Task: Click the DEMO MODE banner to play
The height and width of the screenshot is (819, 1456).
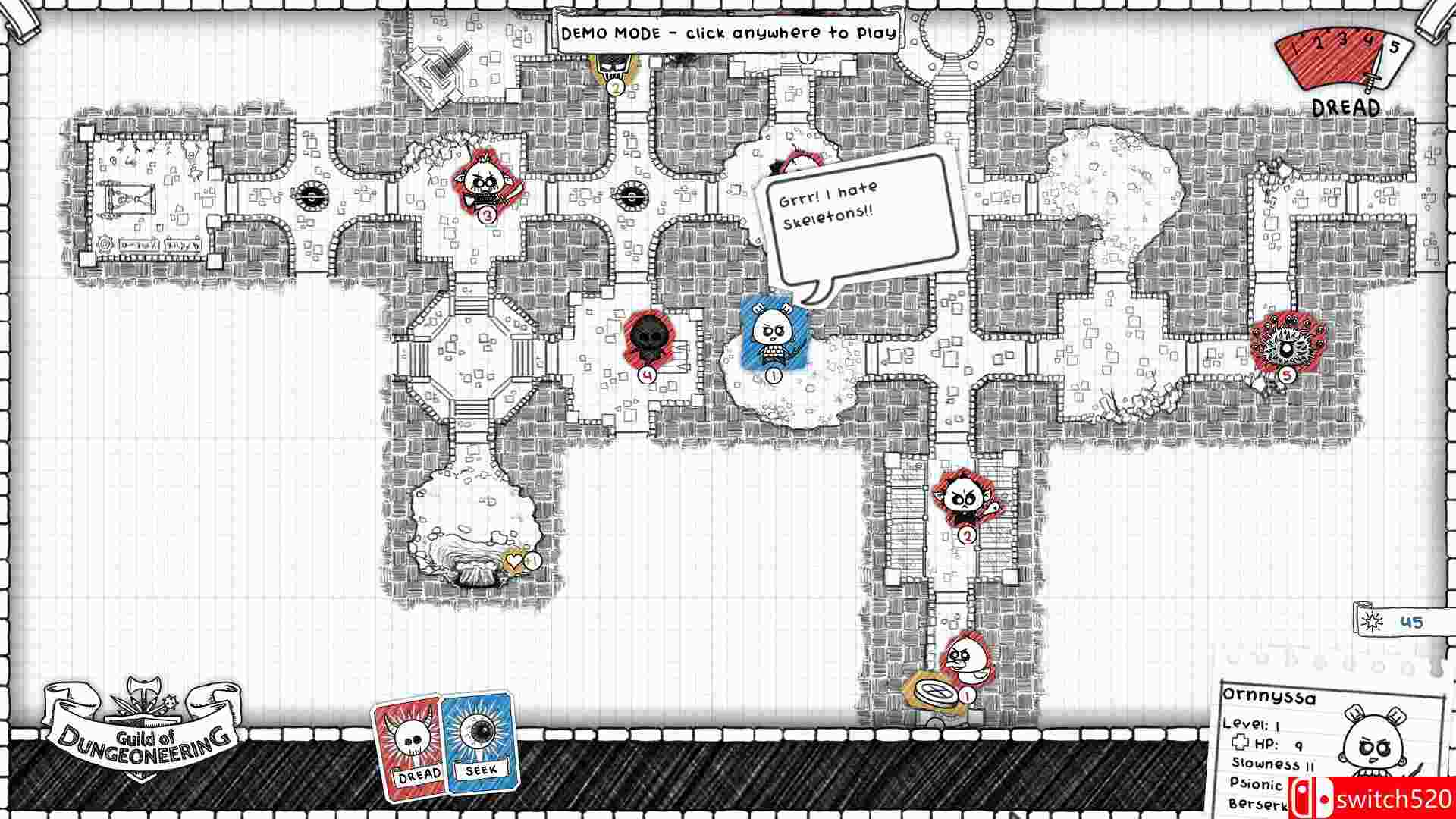Action: (726, 33)
